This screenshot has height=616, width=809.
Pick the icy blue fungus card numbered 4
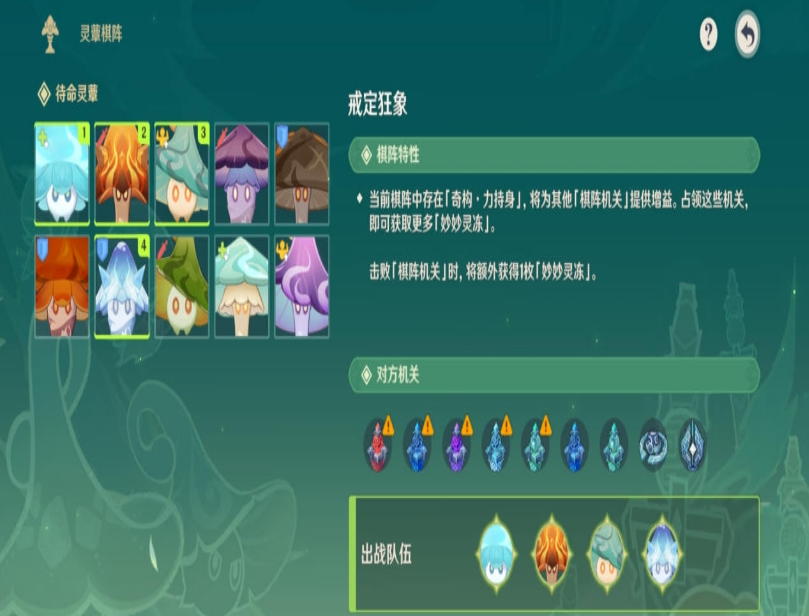pos(122,287)
